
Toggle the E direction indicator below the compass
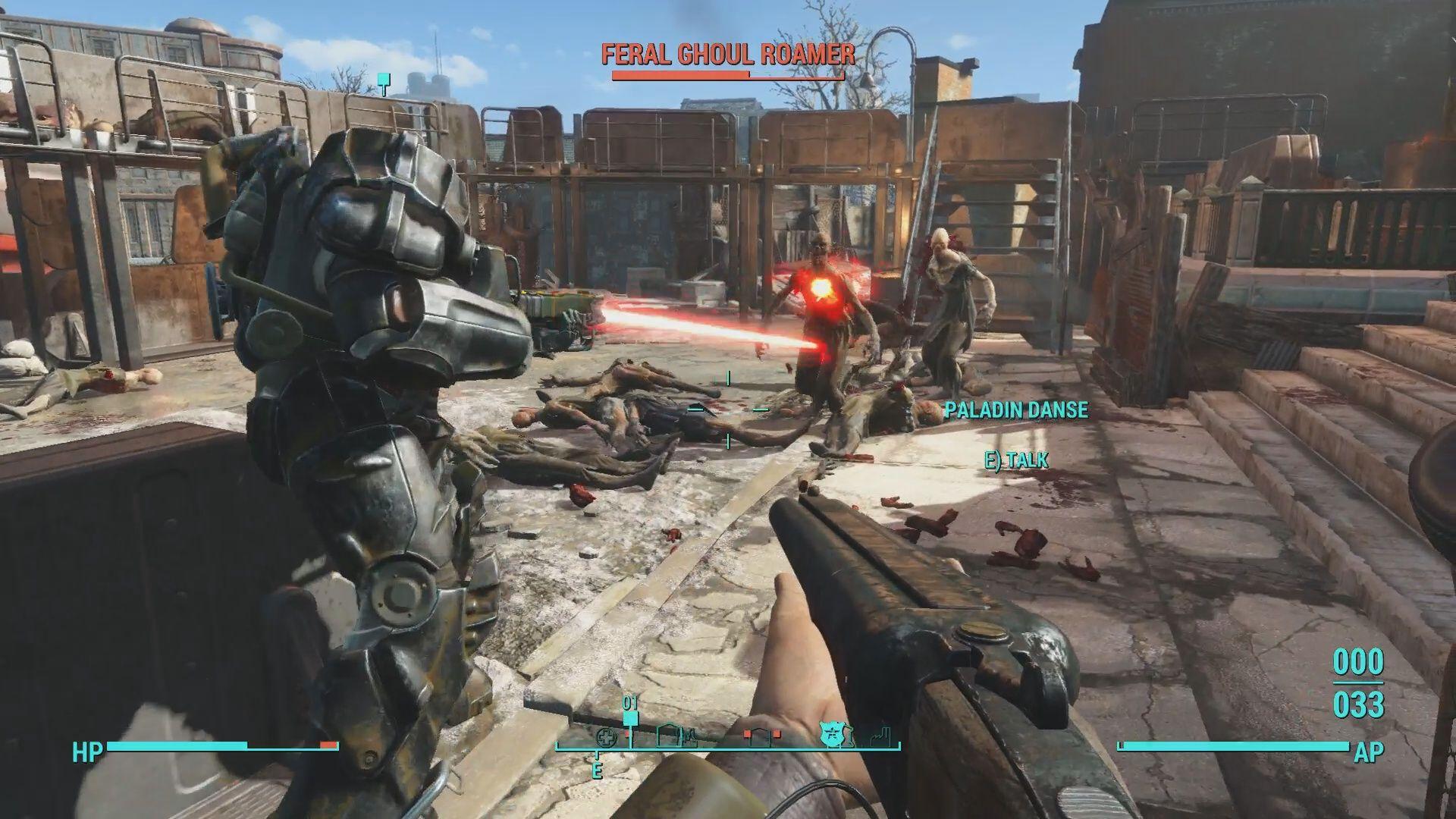coord(598,769)
